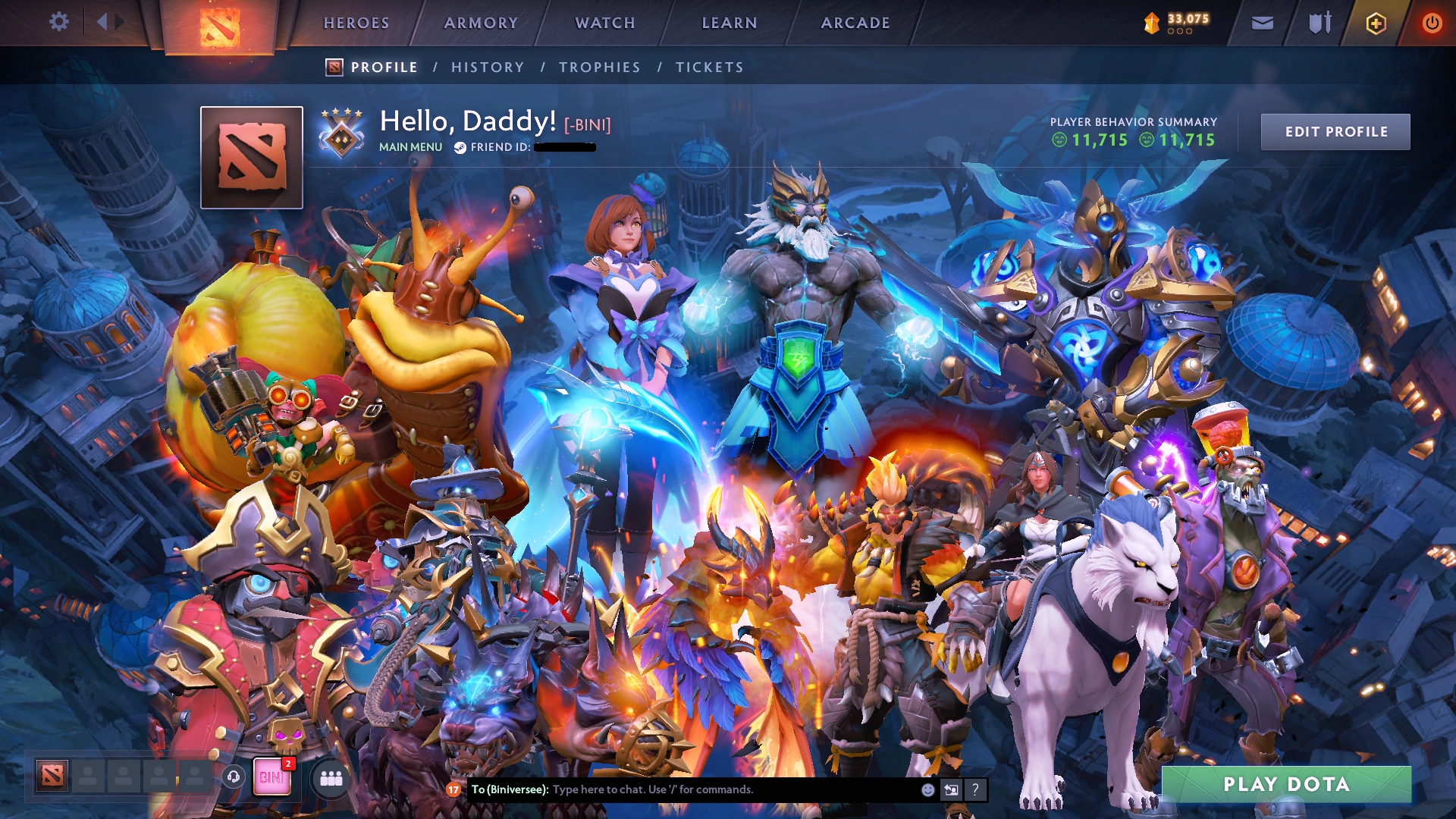1456x819 pixels.
Task: Open the notifications envelope icon
Action: point(1261,23)
